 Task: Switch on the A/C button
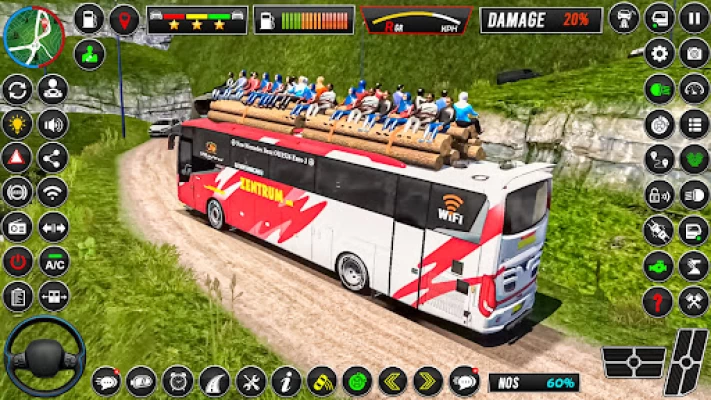click(x=53, y=260)
